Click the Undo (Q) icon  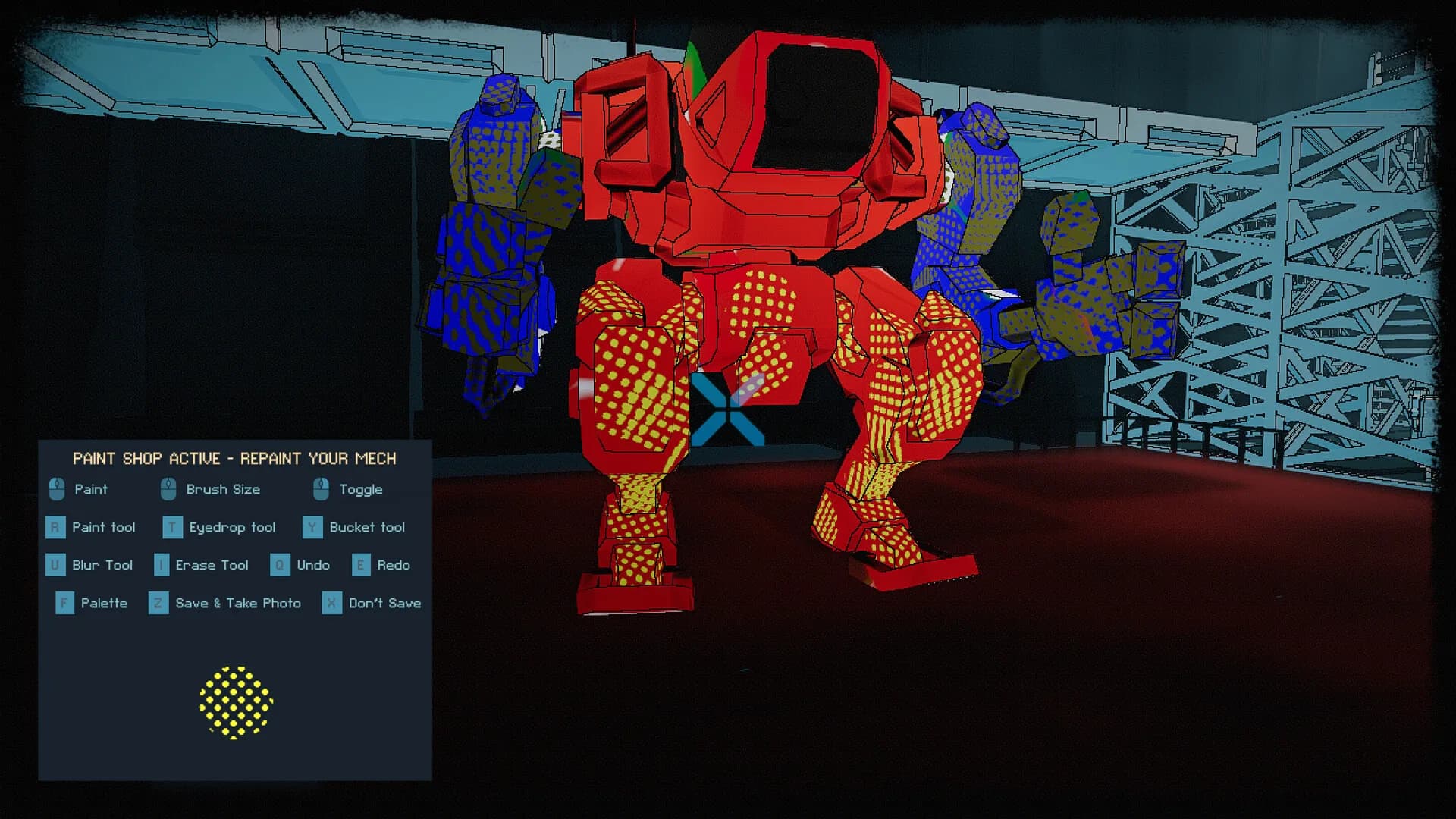pos(281,566)
